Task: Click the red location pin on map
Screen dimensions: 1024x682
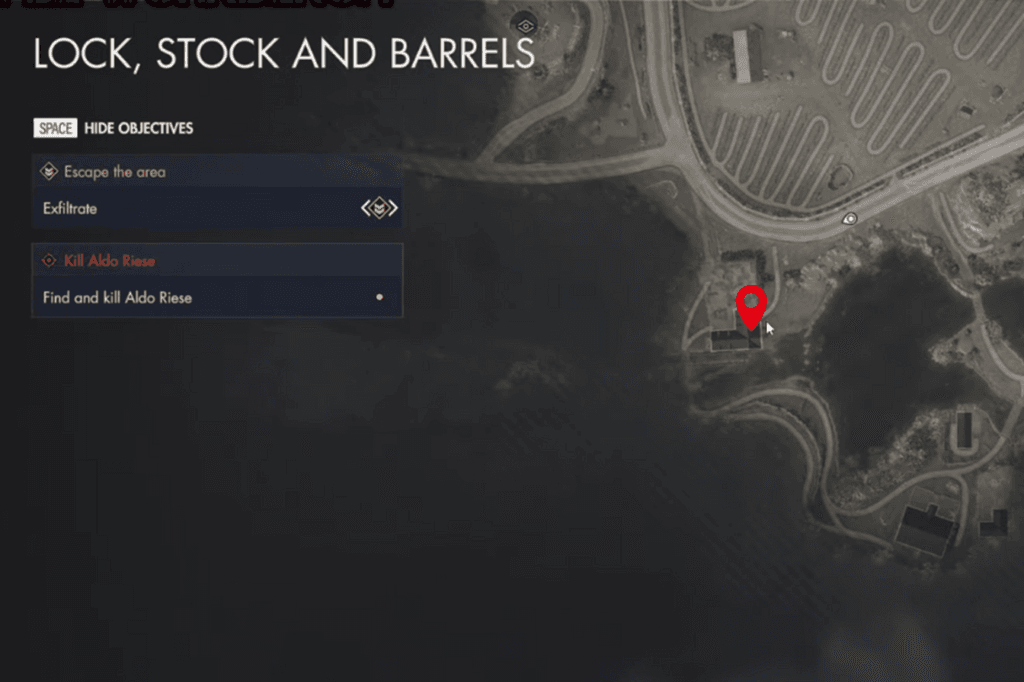Action: [x=750, y=305]
